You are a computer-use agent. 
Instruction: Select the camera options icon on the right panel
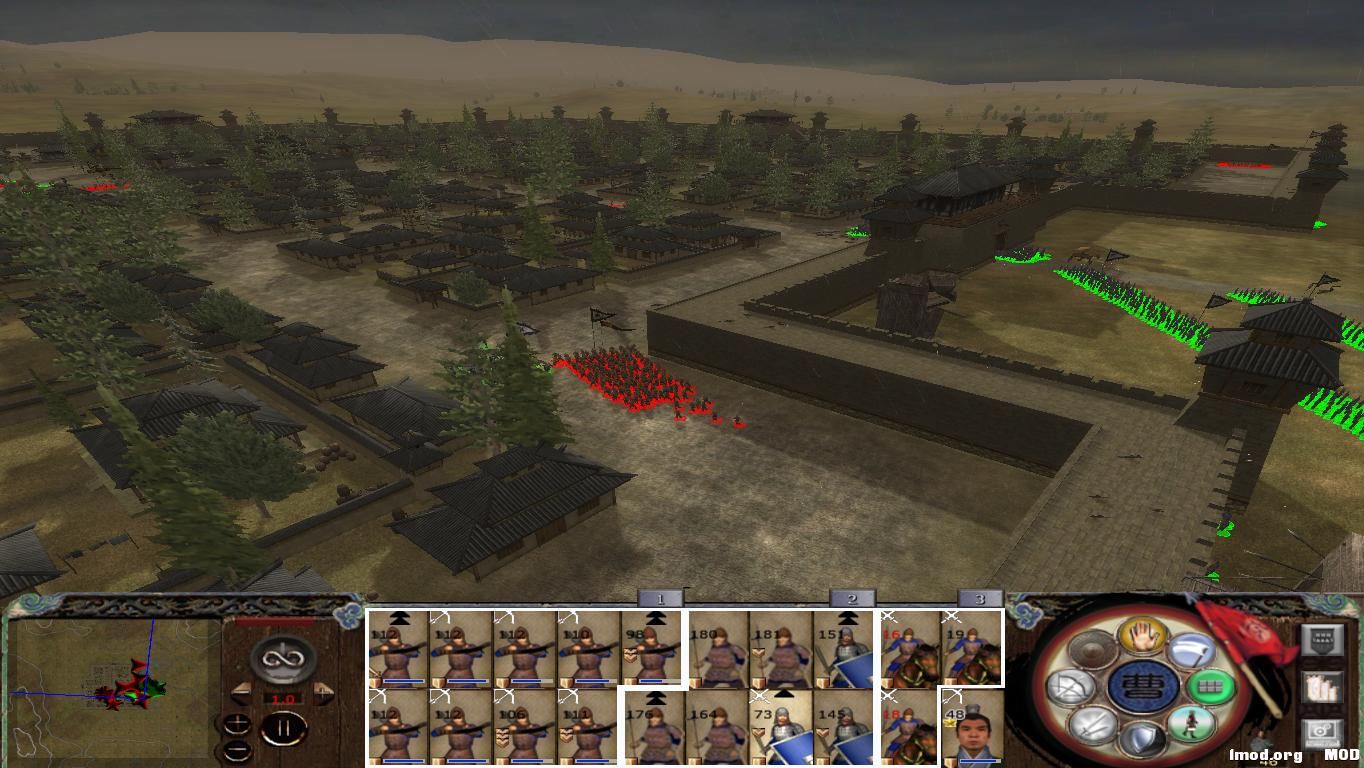(x=1322, y=731)
